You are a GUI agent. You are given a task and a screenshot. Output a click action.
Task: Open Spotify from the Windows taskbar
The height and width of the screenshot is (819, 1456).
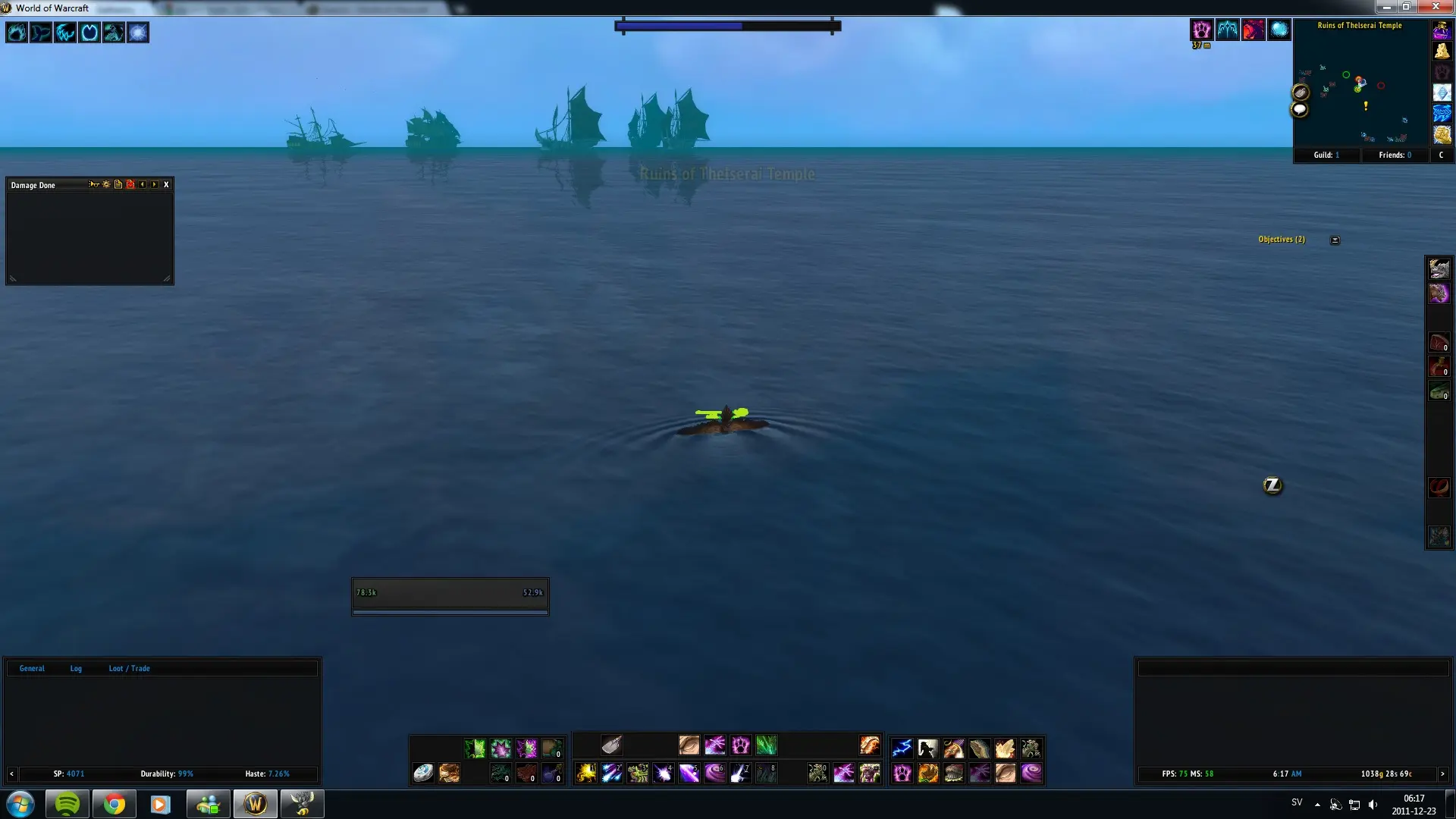pyautogui.click(x=67, y=804)
